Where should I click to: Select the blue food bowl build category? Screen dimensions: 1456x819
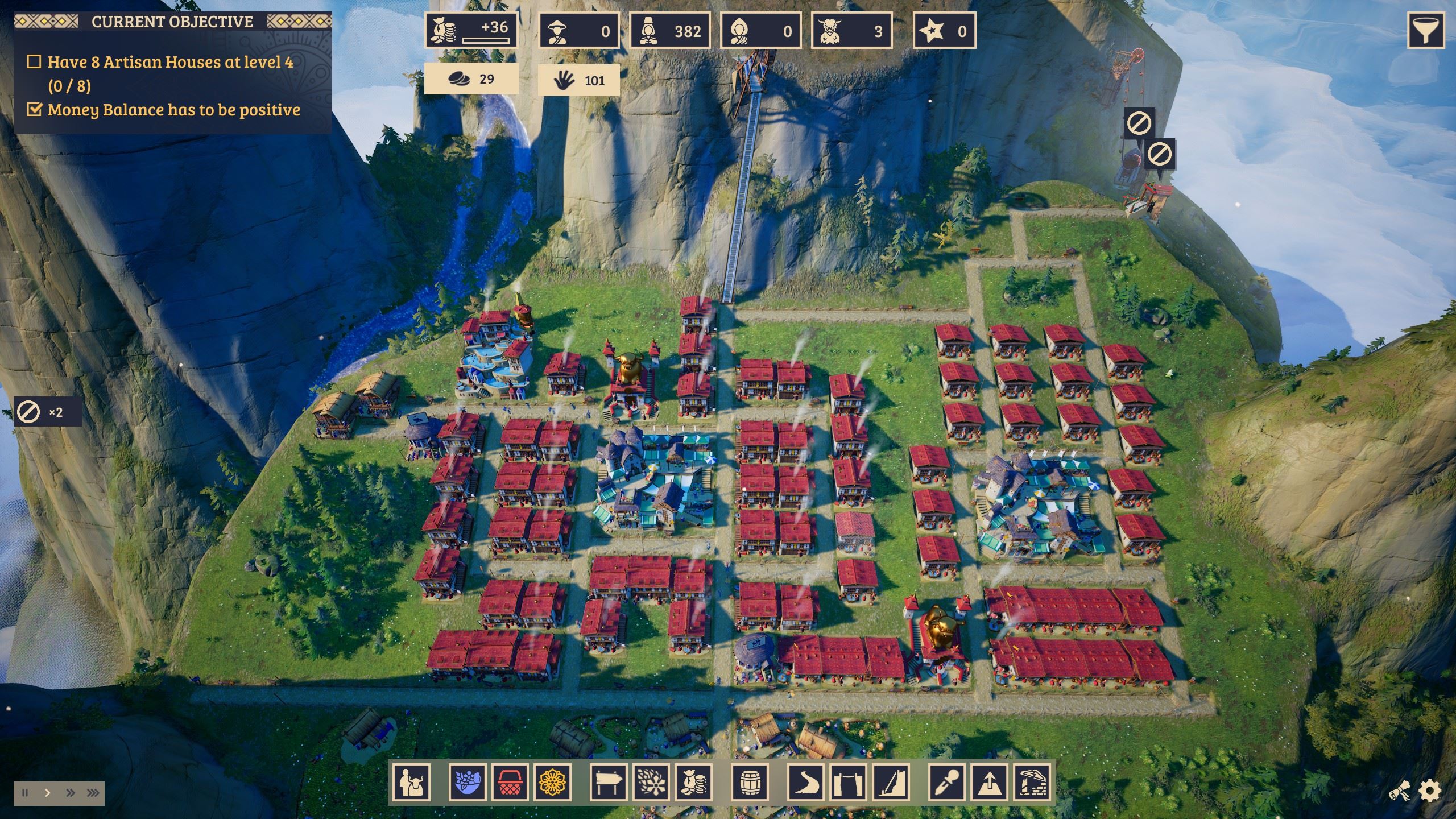point(467,782)
